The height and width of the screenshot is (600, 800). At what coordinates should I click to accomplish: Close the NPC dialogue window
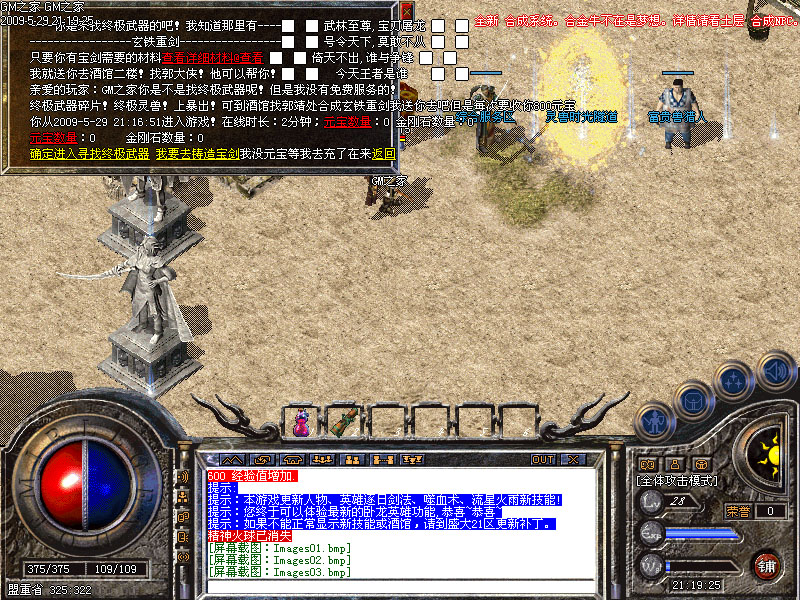tap(407, 12)
